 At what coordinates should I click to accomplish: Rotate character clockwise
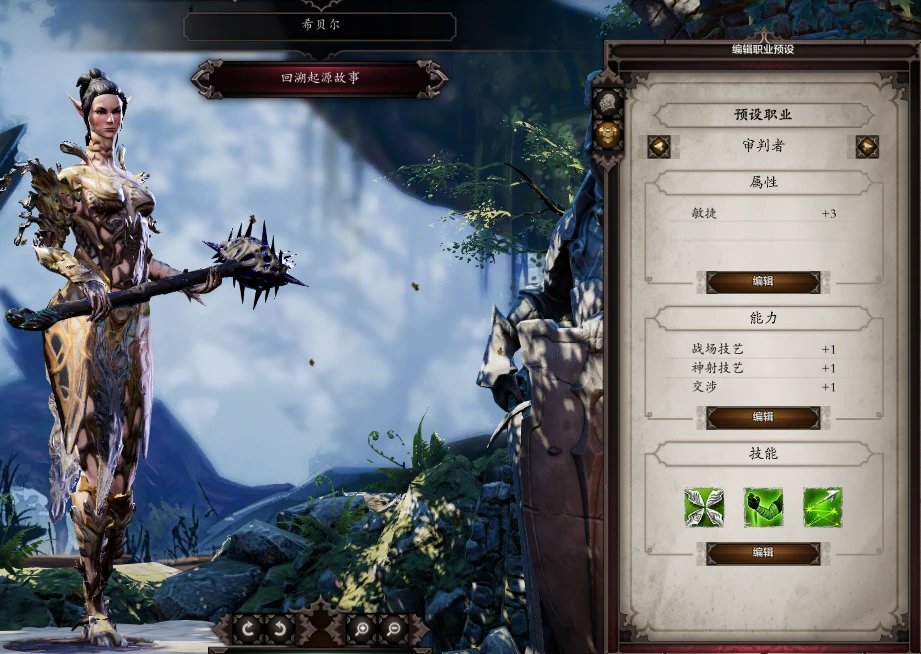246,629
